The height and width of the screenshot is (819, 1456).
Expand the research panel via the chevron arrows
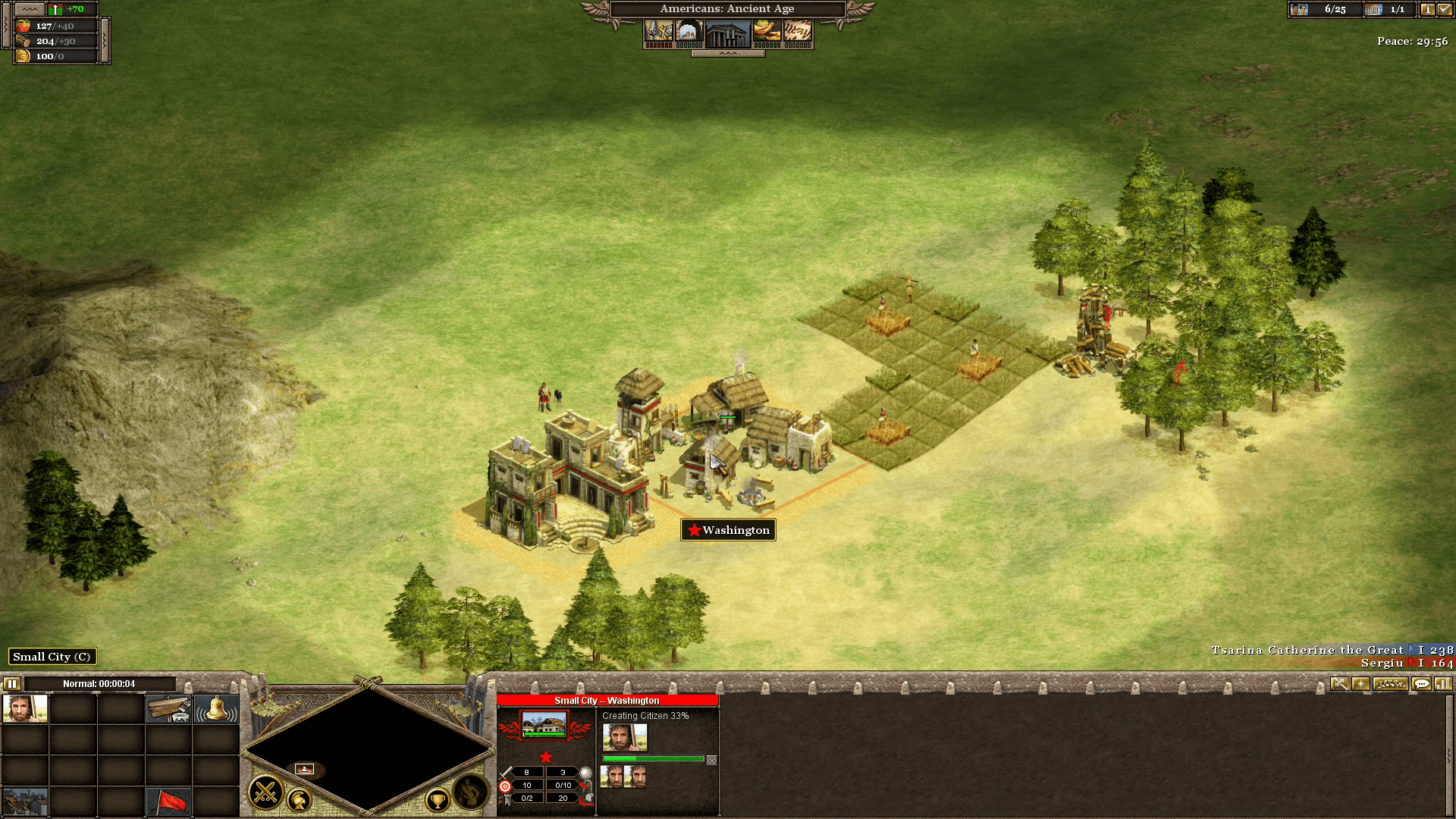tap(728, 55)
